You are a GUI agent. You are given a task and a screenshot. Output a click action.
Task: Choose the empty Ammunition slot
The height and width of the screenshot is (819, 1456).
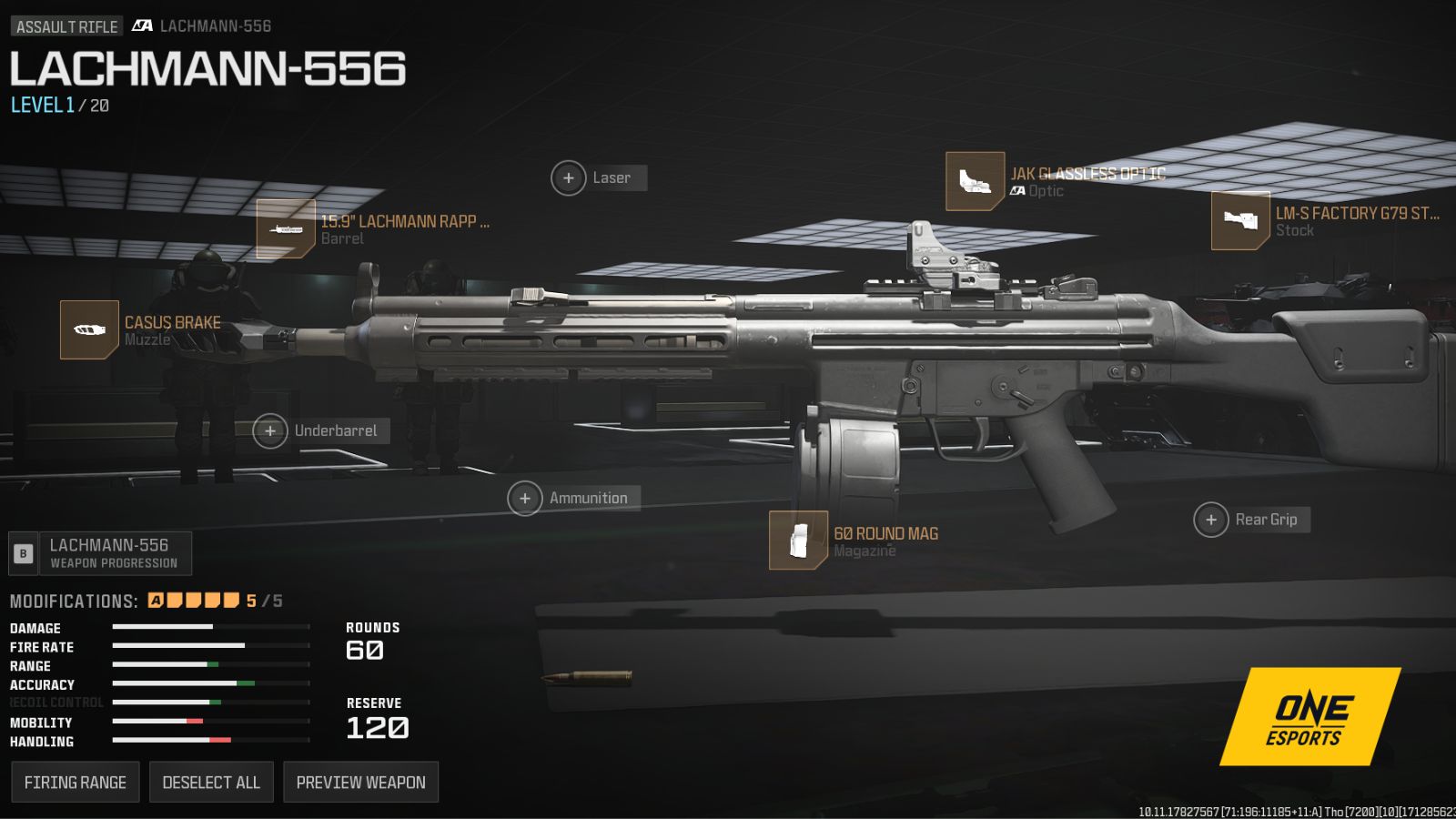click(525, 499)
